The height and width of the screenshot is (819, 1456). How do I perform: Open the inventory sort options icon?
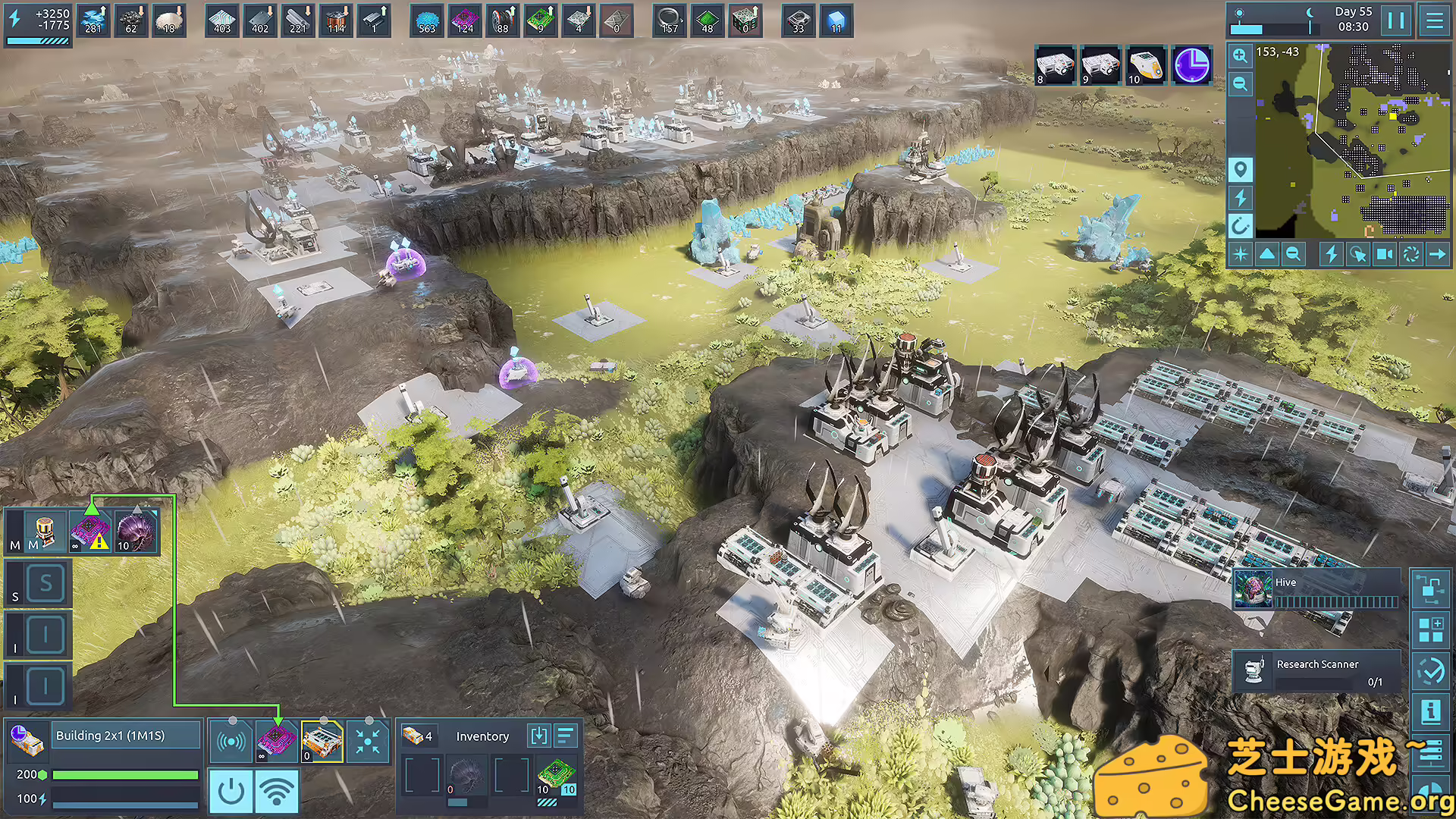tap(566, 735)
